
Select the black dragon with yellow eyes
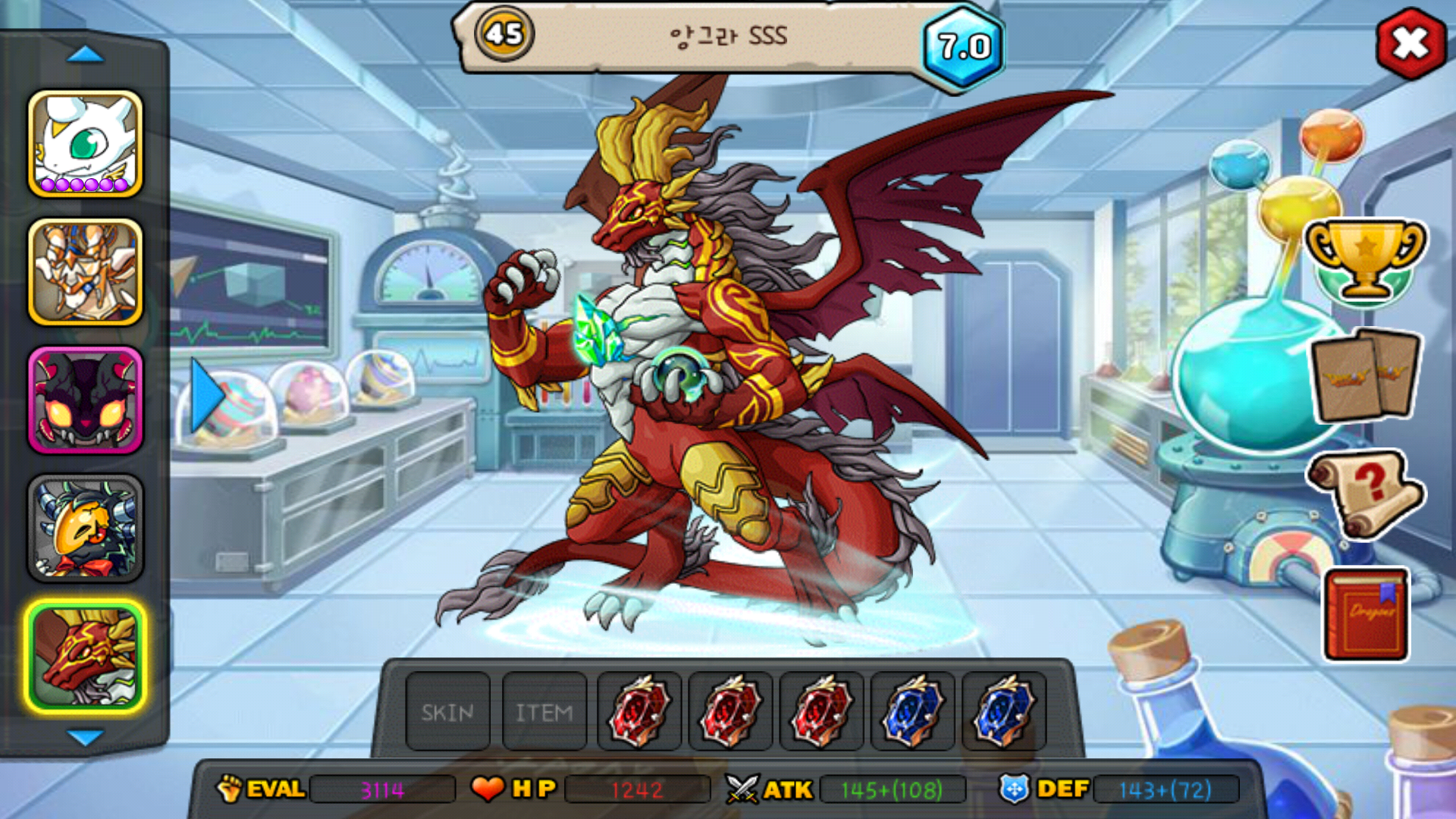[x=86, y=400]
